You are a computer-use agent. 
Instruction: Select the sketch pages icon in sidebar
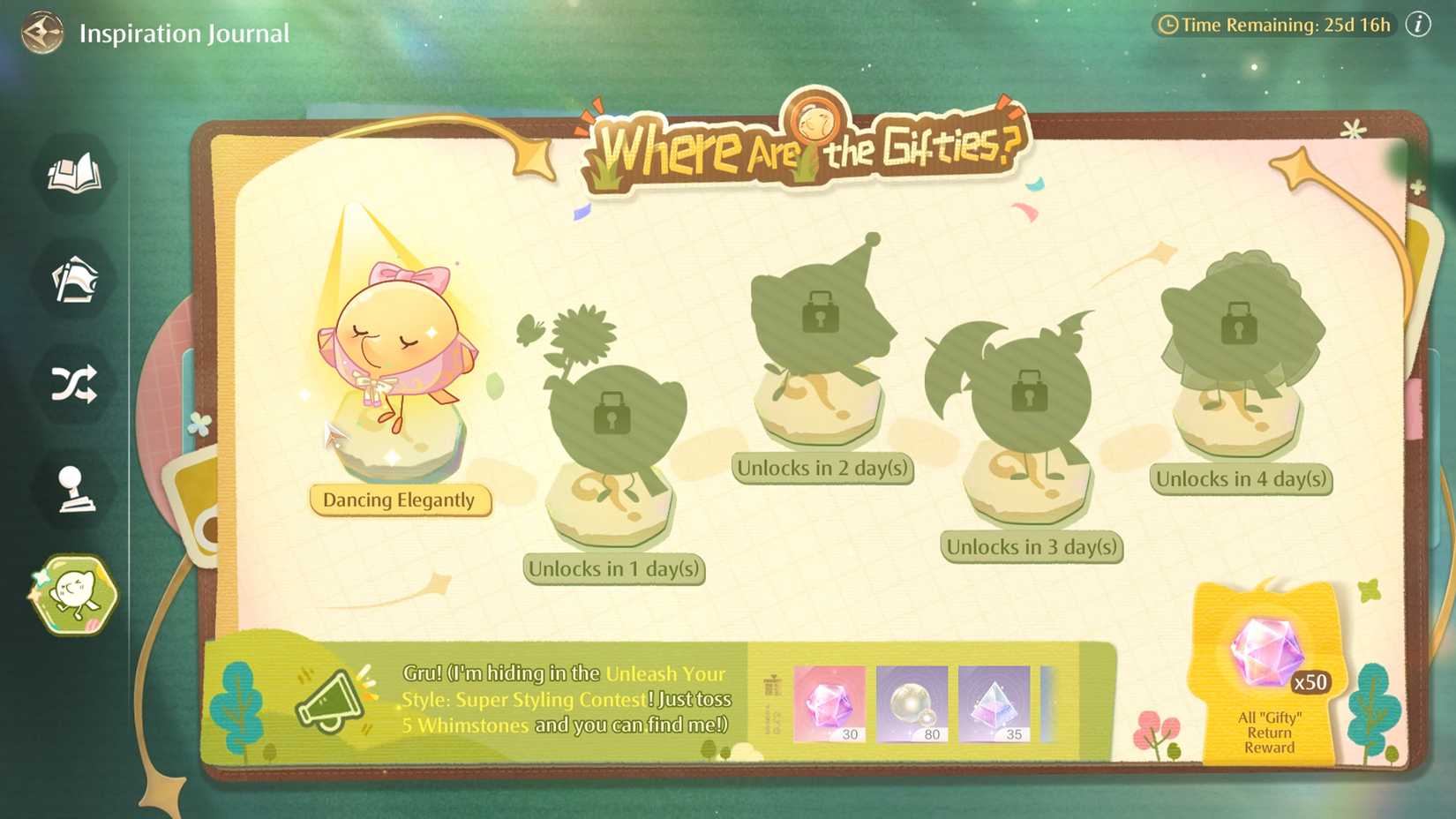pos(74,281)
